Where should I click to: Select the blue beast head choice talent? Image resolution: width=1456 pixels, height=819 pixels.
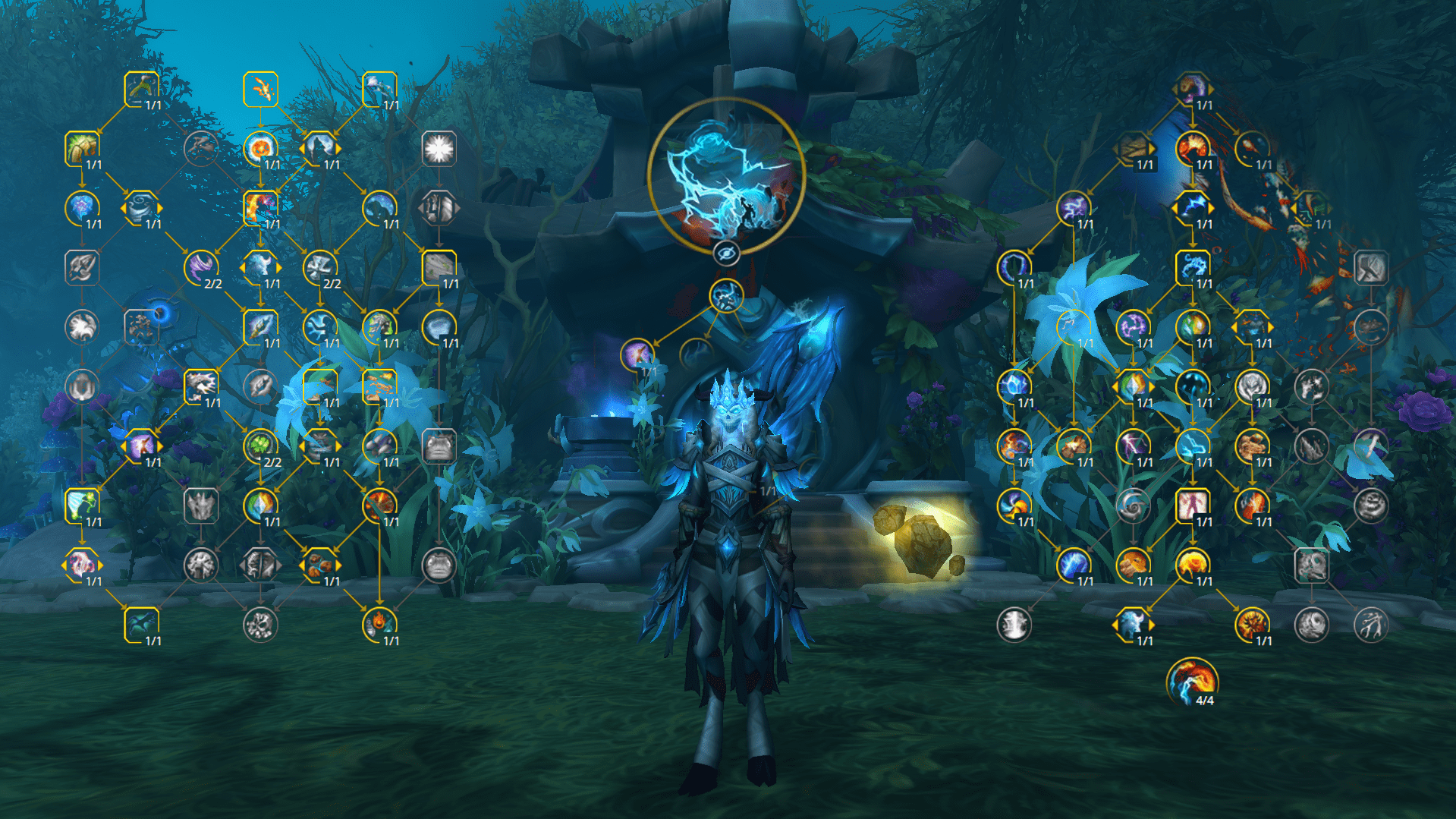click(x=1133, y=624)
